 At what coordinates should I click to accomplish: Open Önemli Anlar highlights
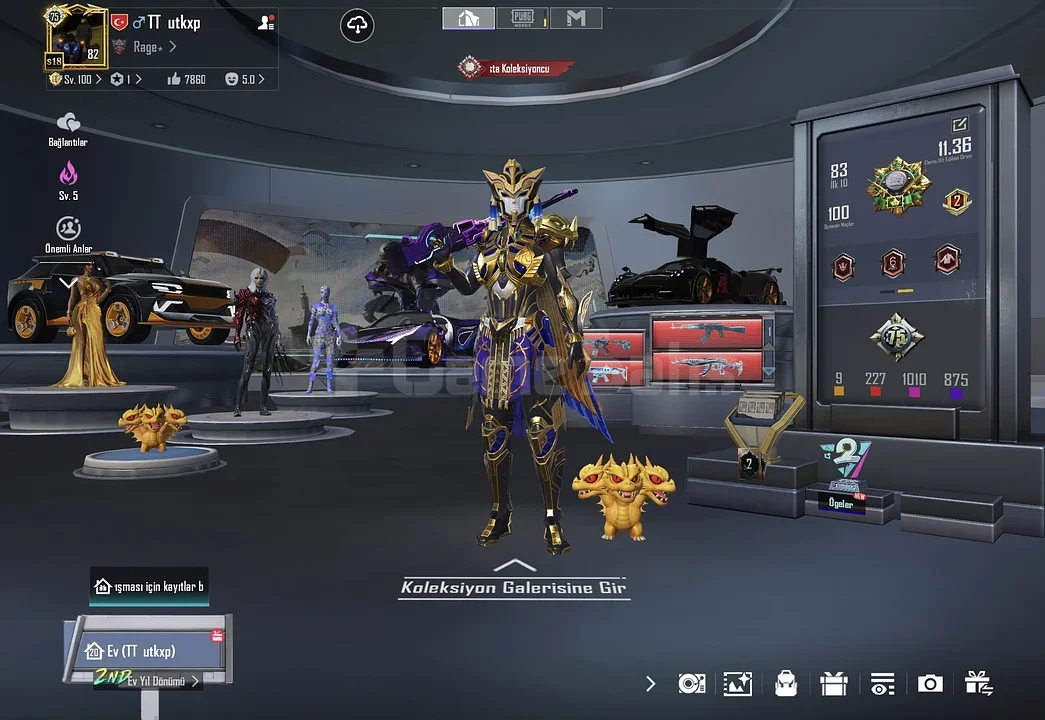tap(68, 234)
